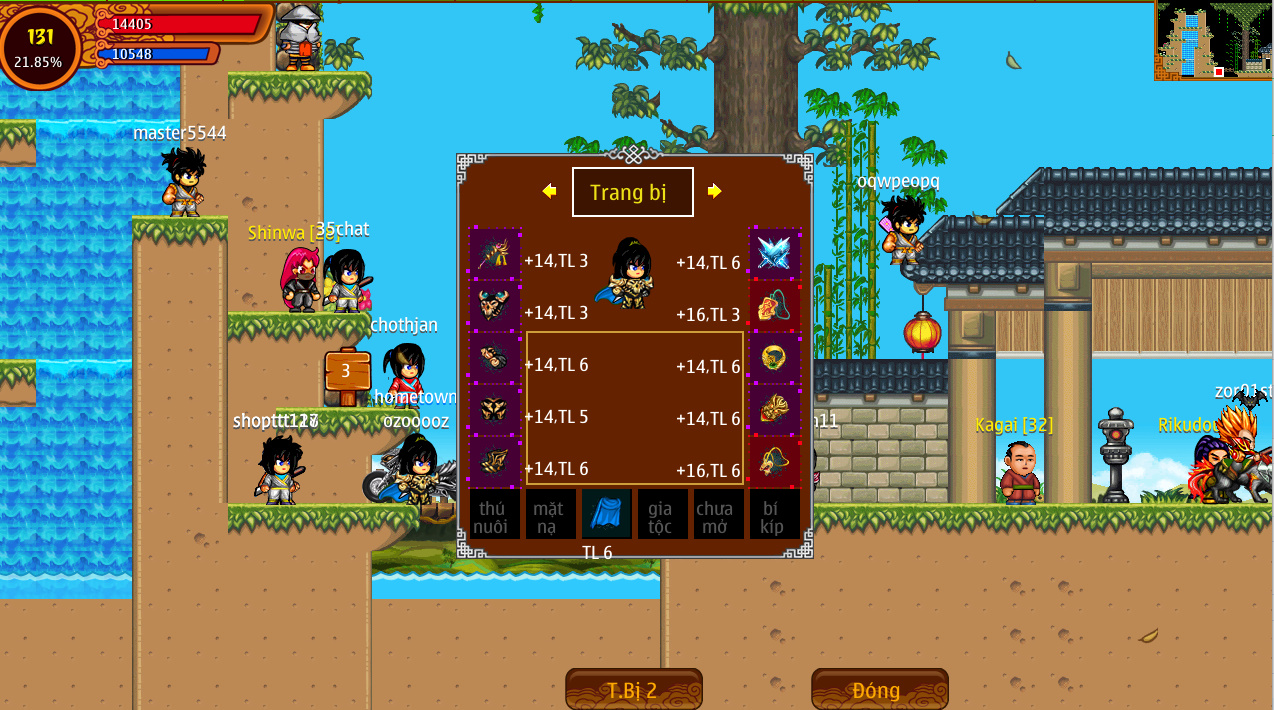Select the Trang bị title tab
The image size is (1274, 710).
coord(632,192)
